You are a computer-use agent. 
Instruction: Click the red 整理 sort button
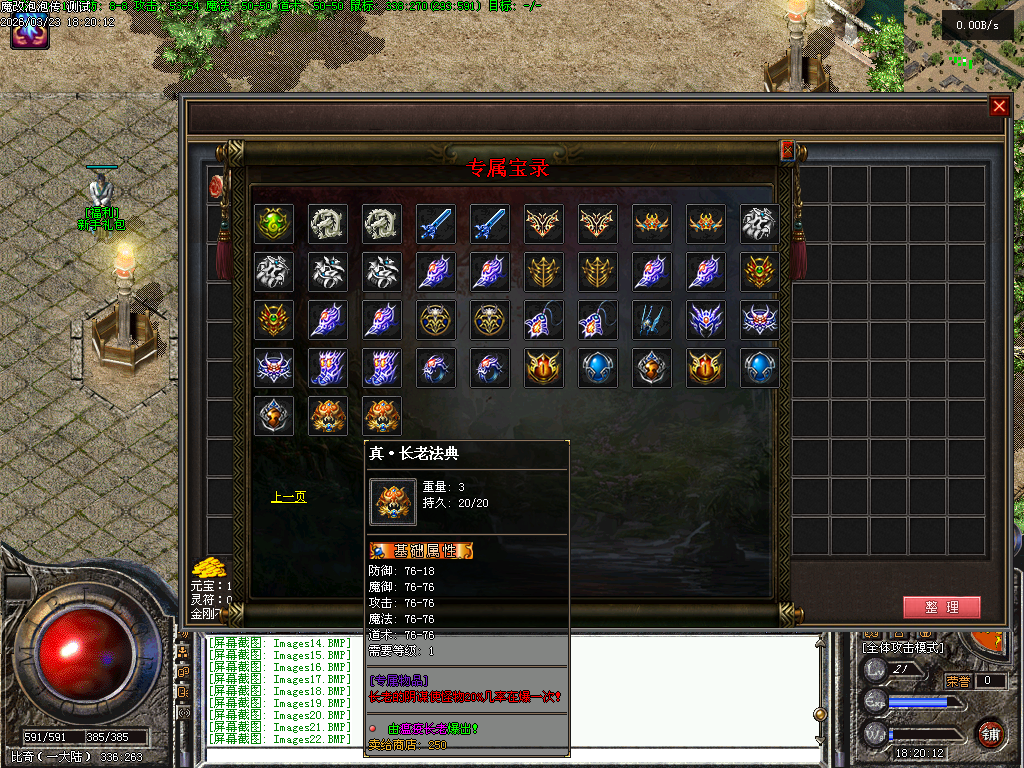pyautogui.click(x=941, y=607)
